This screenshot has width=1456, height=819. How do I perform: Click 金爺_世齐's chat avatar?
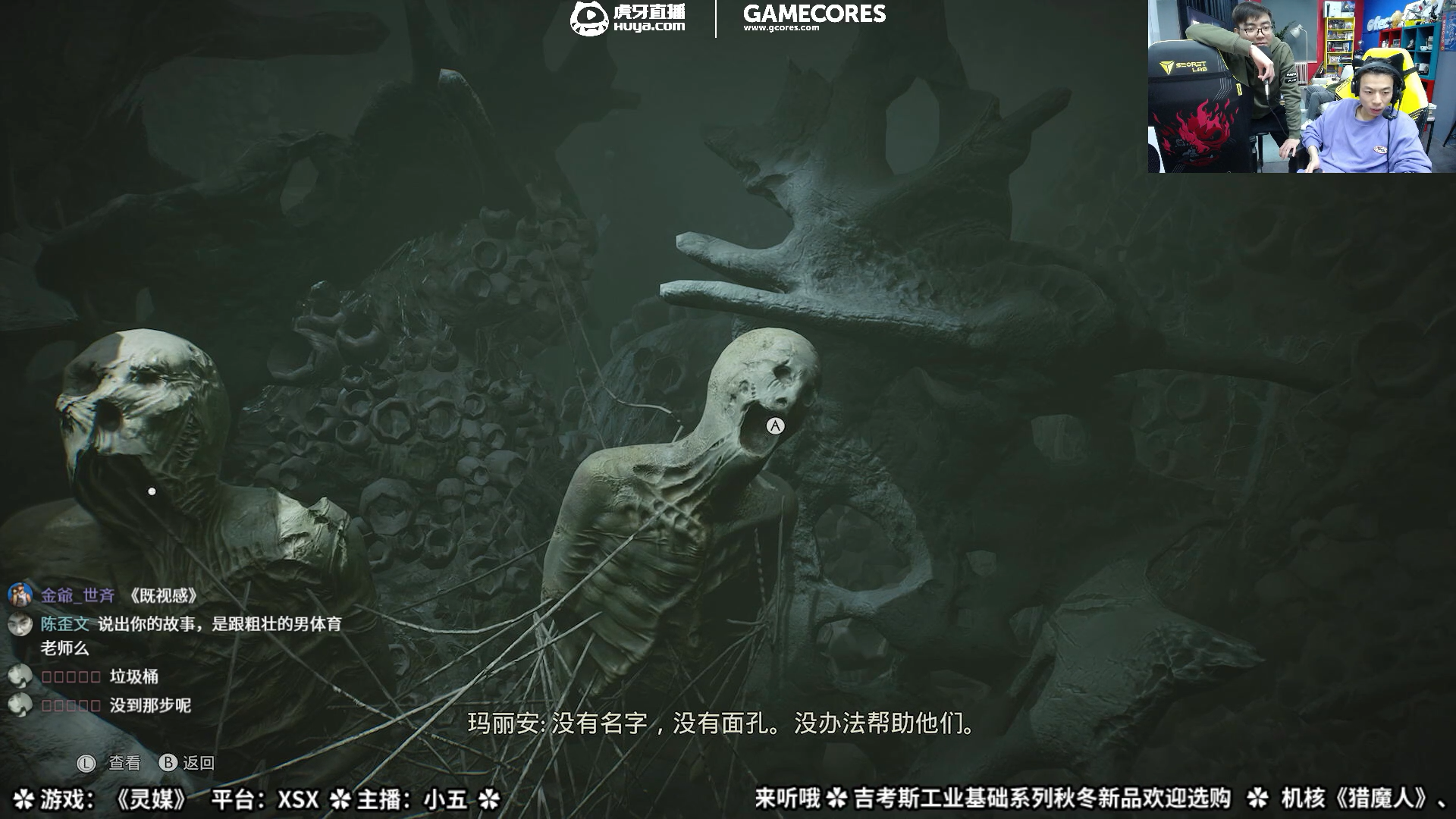coord(18,596)
